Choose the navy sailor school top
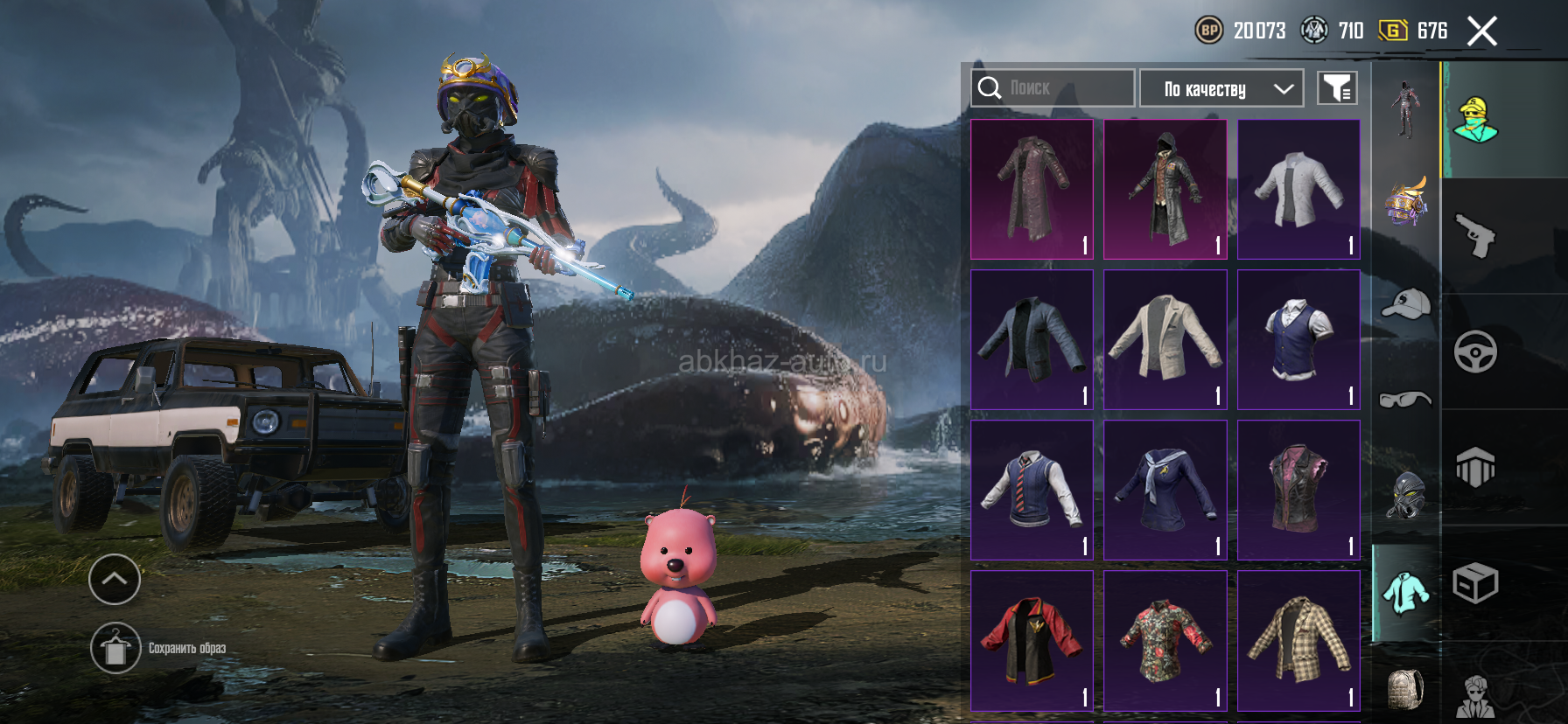 pos(1165,490)
